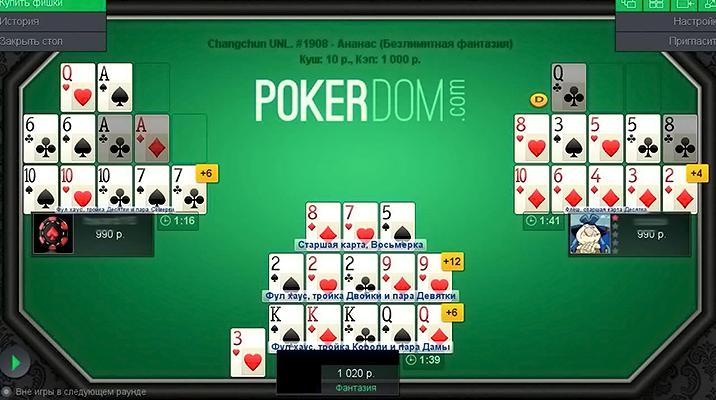
Task: Click the cascading windows layout icon
Action: [629, 4]
